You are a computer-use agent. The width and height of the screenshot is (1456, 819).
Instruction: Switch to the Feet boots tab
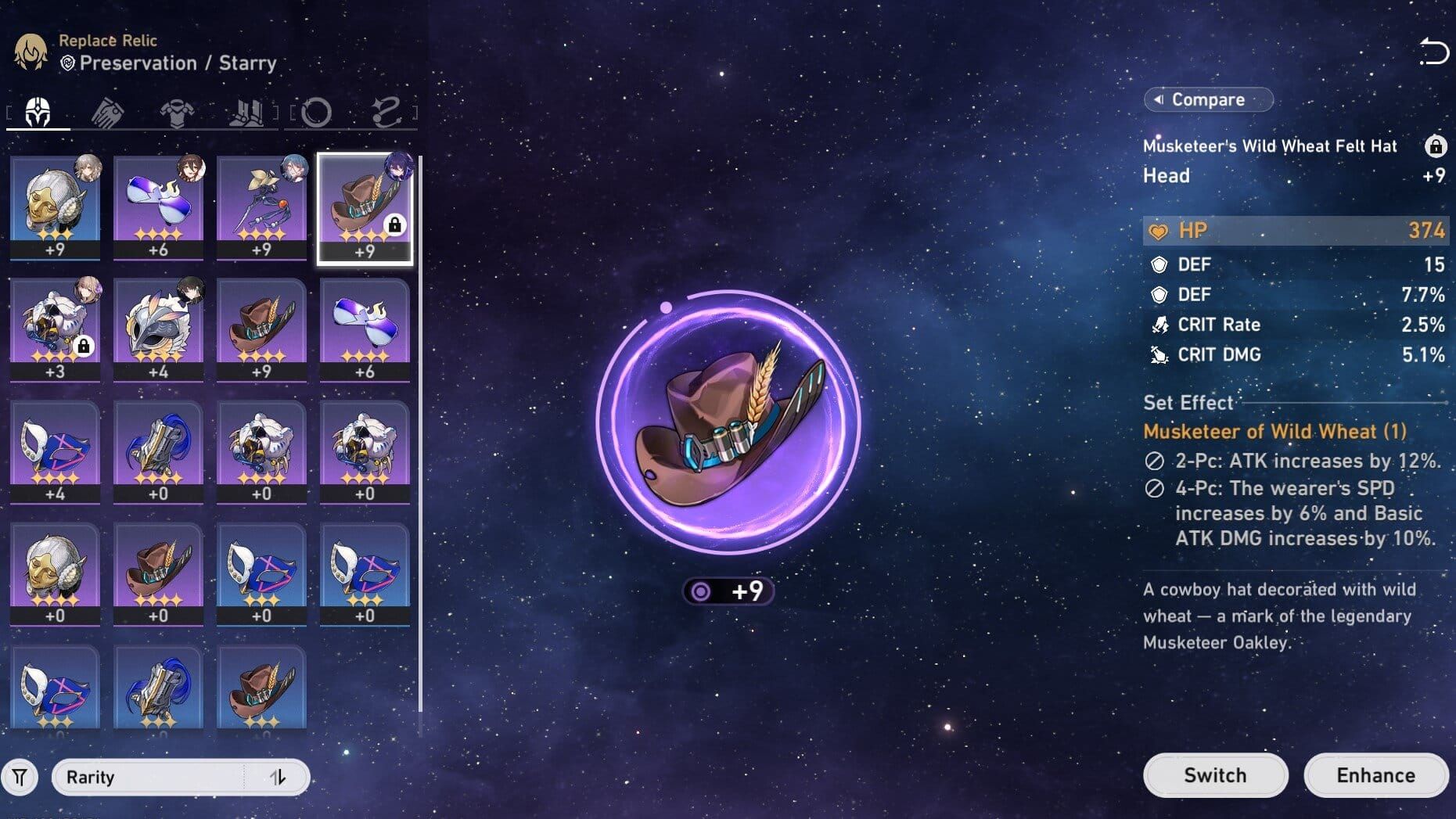246,113
